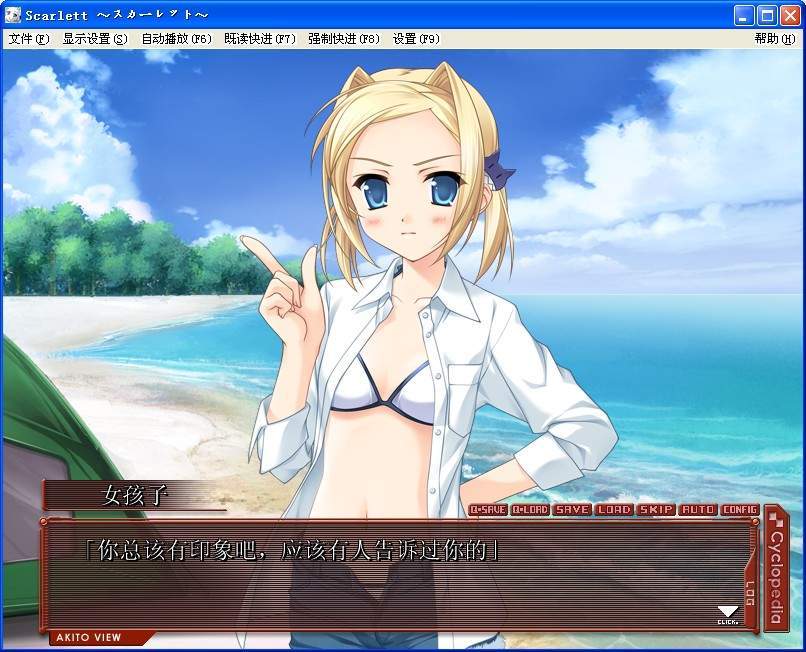Select 自动播放 (F6) in the menu bar
806x652 pixels.
(176, 39)
